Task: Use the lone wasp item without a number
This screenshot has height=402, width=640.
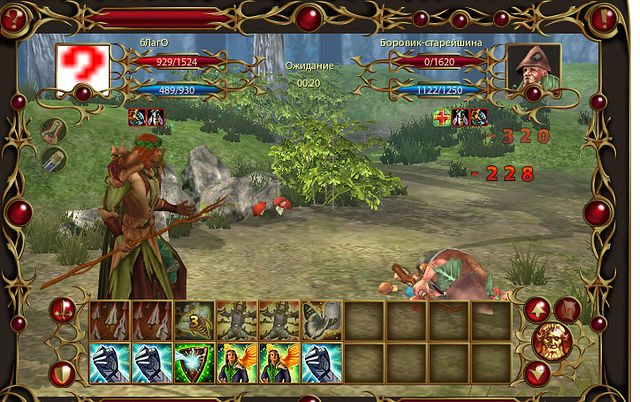Action: click(x=322, y=320)
